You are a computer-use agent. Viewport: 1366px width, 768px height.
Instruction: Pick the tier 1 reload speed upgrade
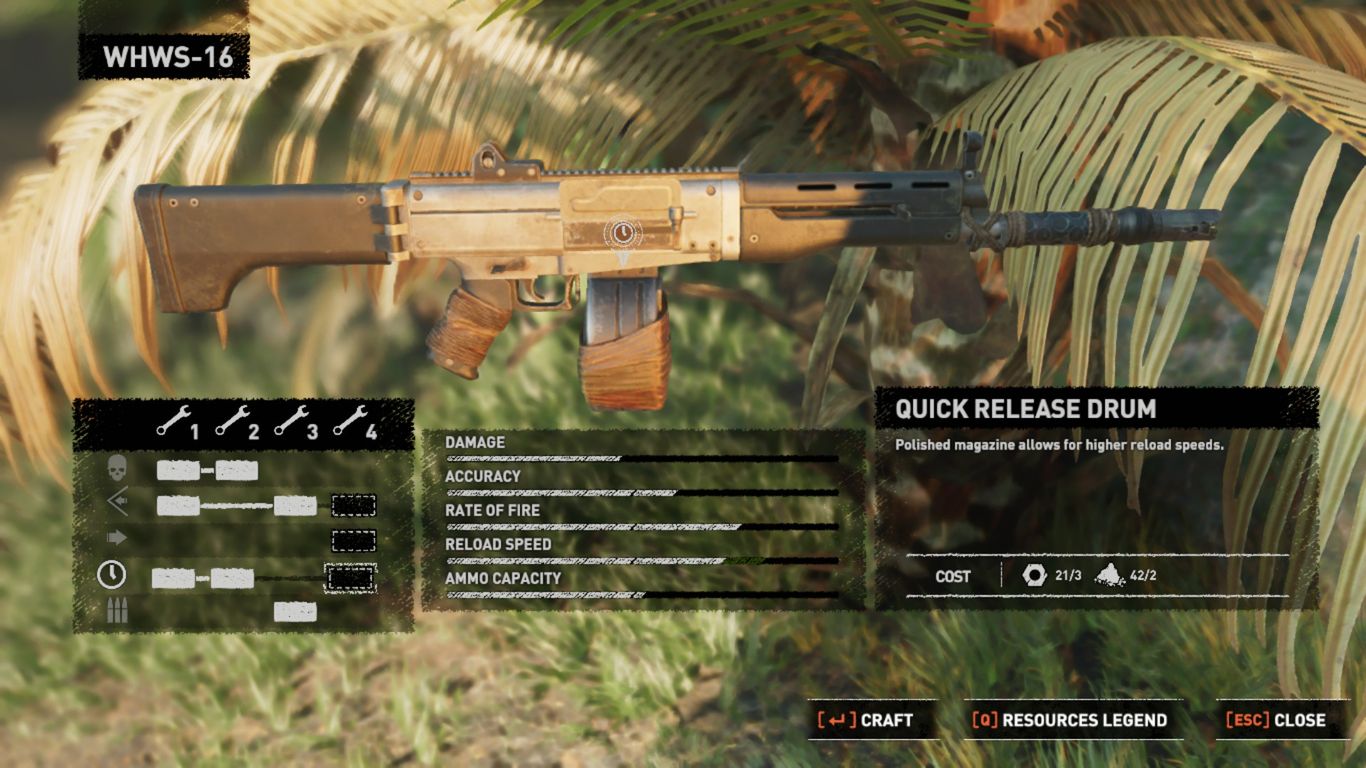173,577
